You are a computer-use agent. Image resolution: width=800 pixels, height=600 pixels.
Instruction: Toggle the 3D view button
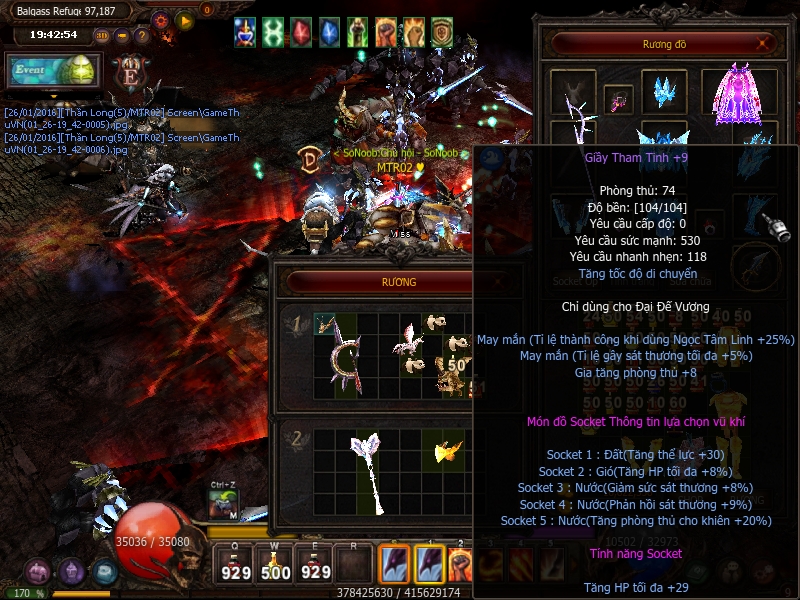[x=102, y=36]
